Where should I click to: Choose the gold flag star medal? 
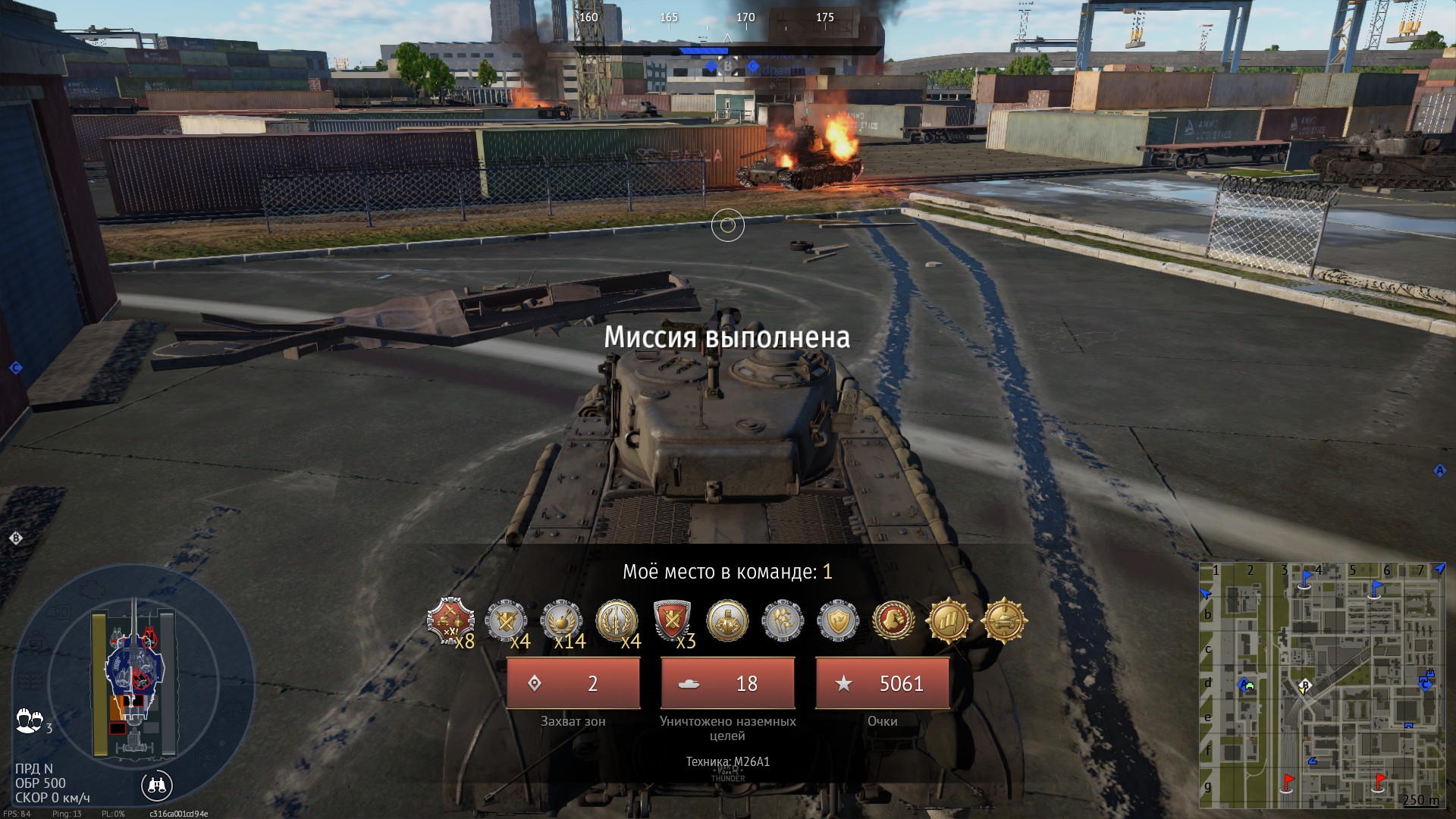click(948, 622)
